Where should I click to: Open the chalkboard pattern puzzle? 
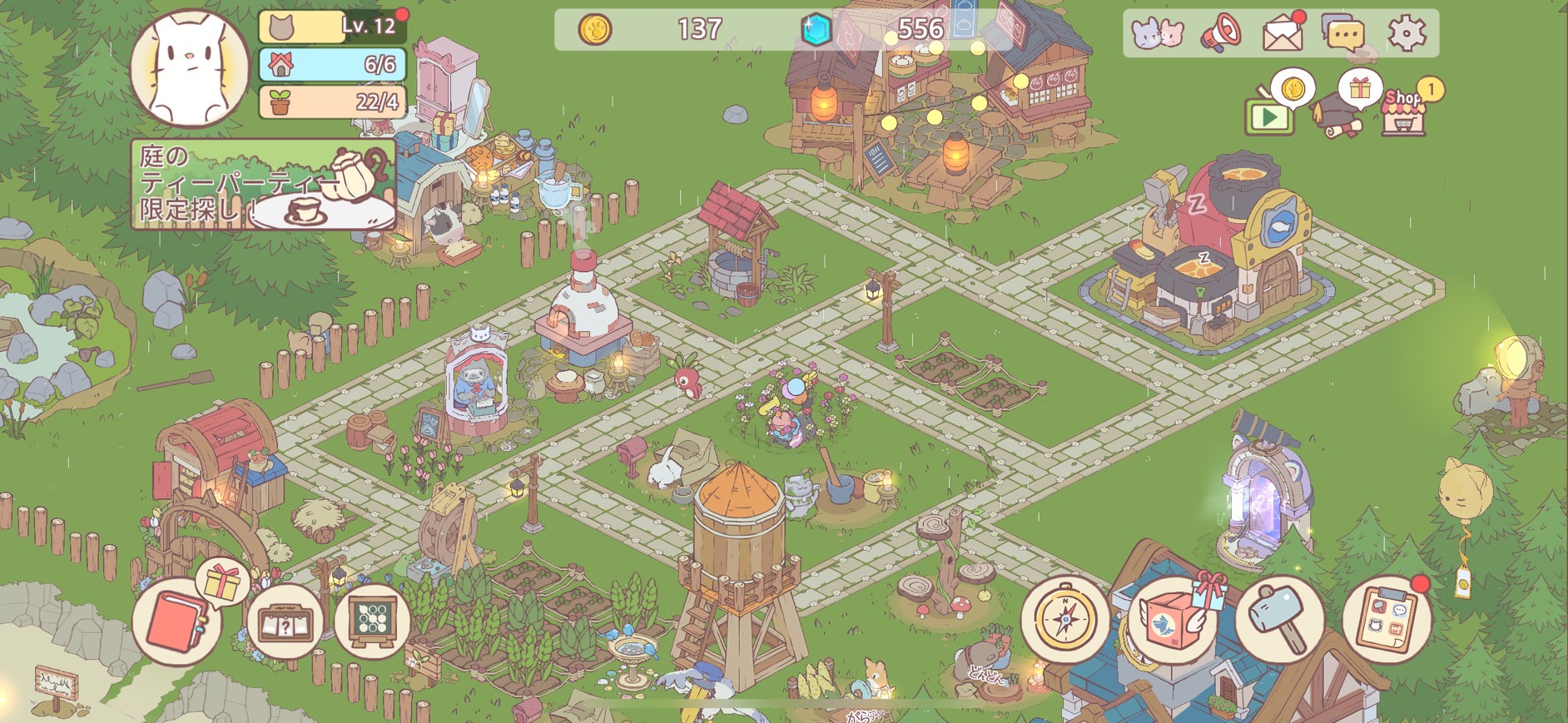pos(372,621)
